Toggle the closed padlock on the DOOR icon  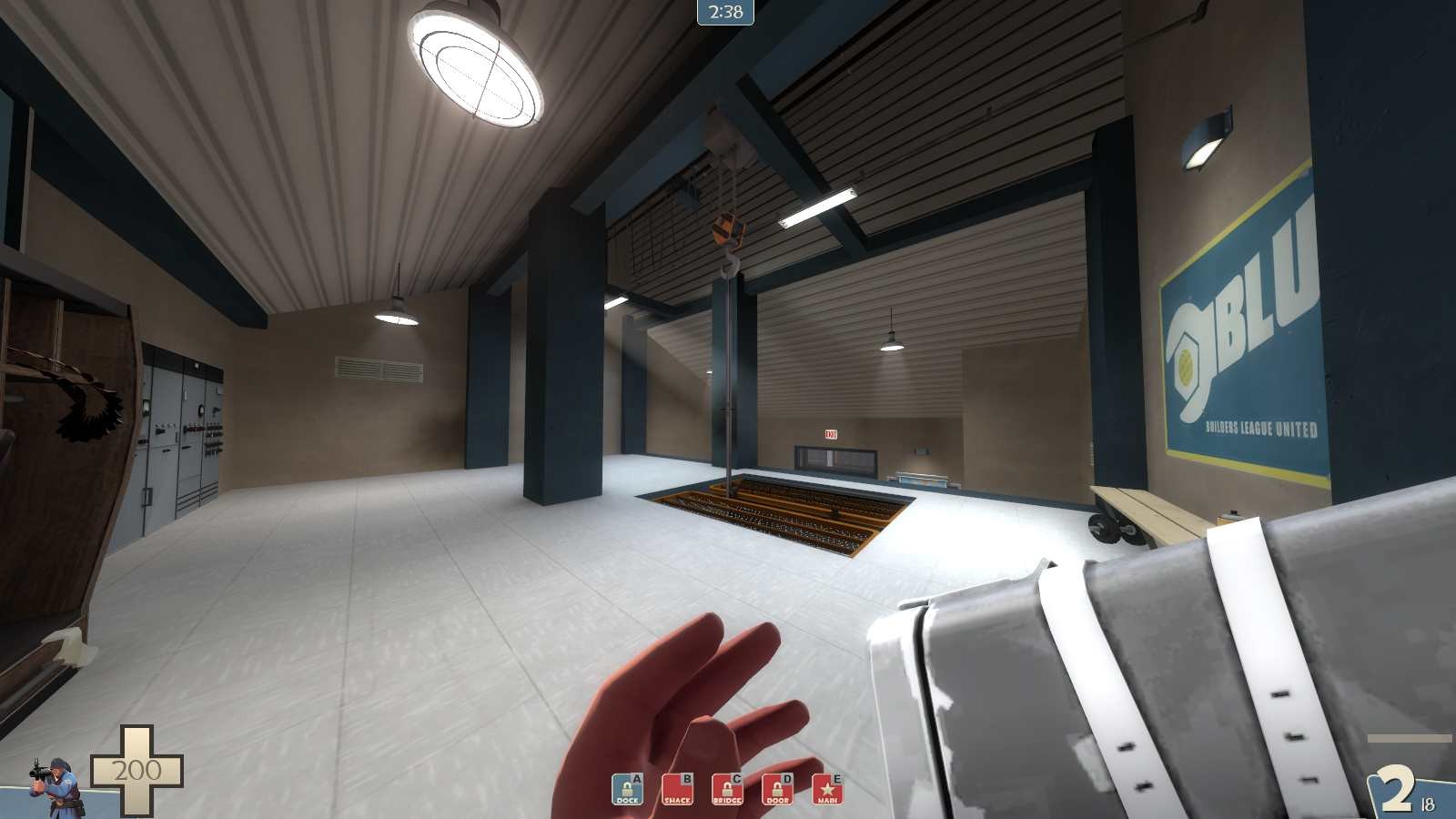(x=778, y=788)
